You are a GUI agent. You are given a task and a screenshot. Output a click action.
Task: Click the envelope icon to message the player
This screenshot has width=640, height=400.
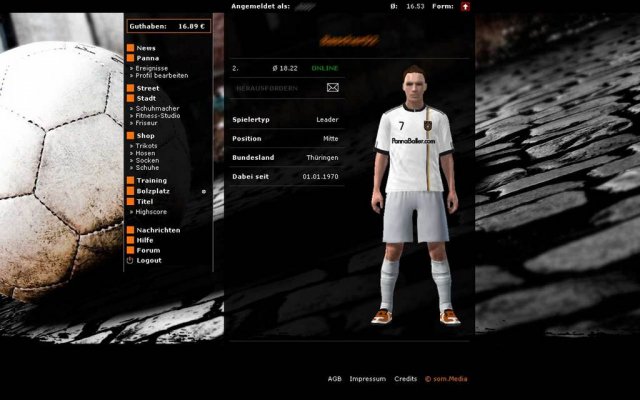pyautogui.click(x=333, y=88)
